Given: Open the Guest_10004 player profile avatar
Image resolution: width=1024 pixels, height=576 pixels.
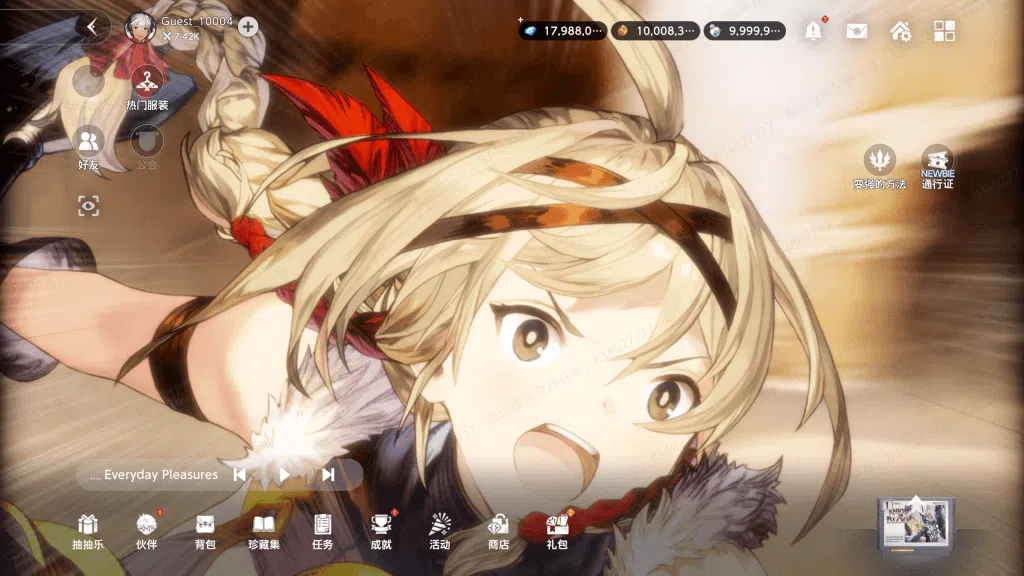Looking at the screenshot, I should (x=138, y=26).
